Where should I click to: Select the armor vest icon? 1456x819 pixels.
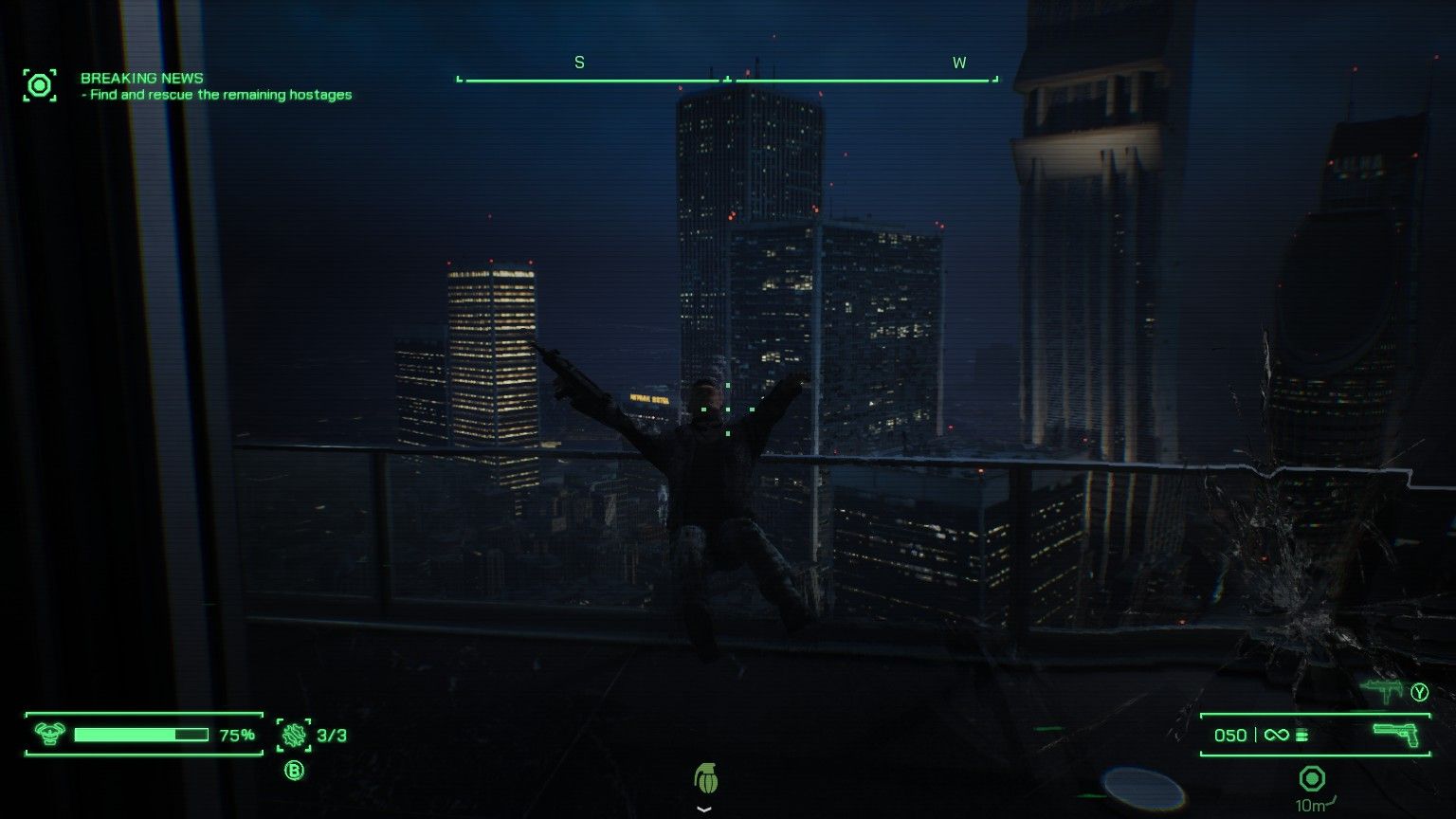49,732
